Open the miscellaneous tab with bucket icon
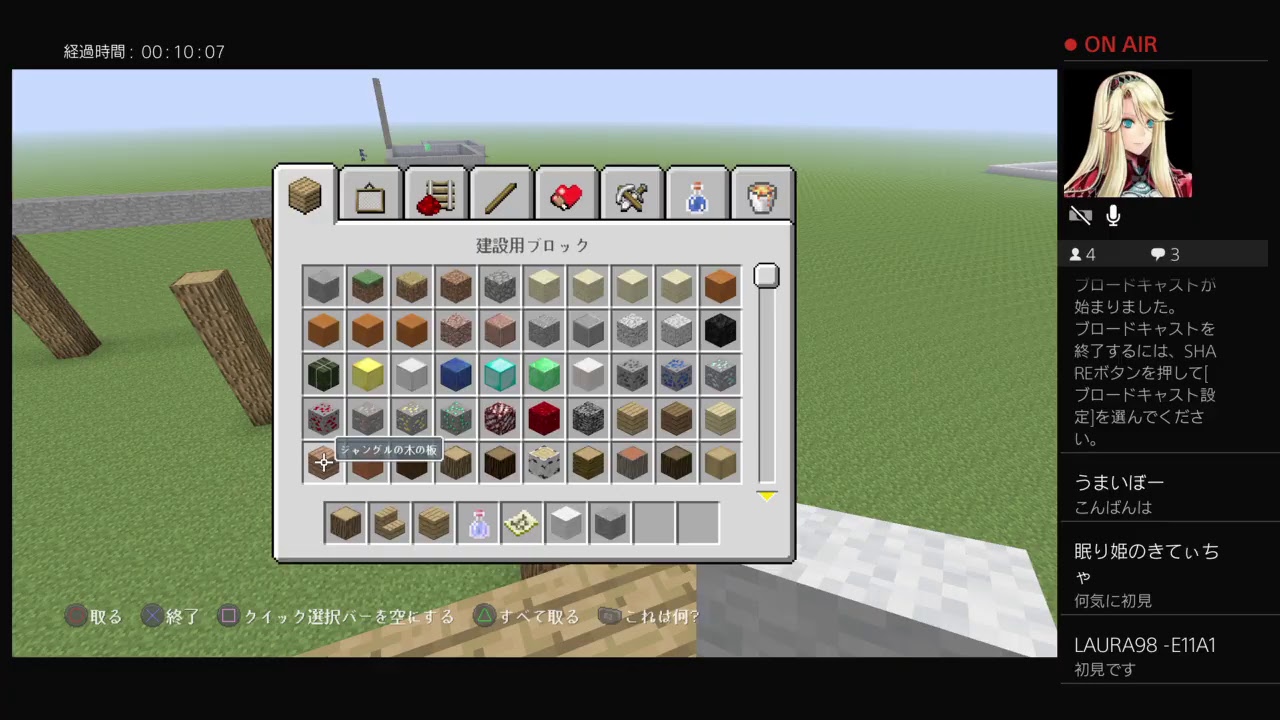The height and width of the screenshot is (720, 1280). pyautogui.click(x=762, y=193)
